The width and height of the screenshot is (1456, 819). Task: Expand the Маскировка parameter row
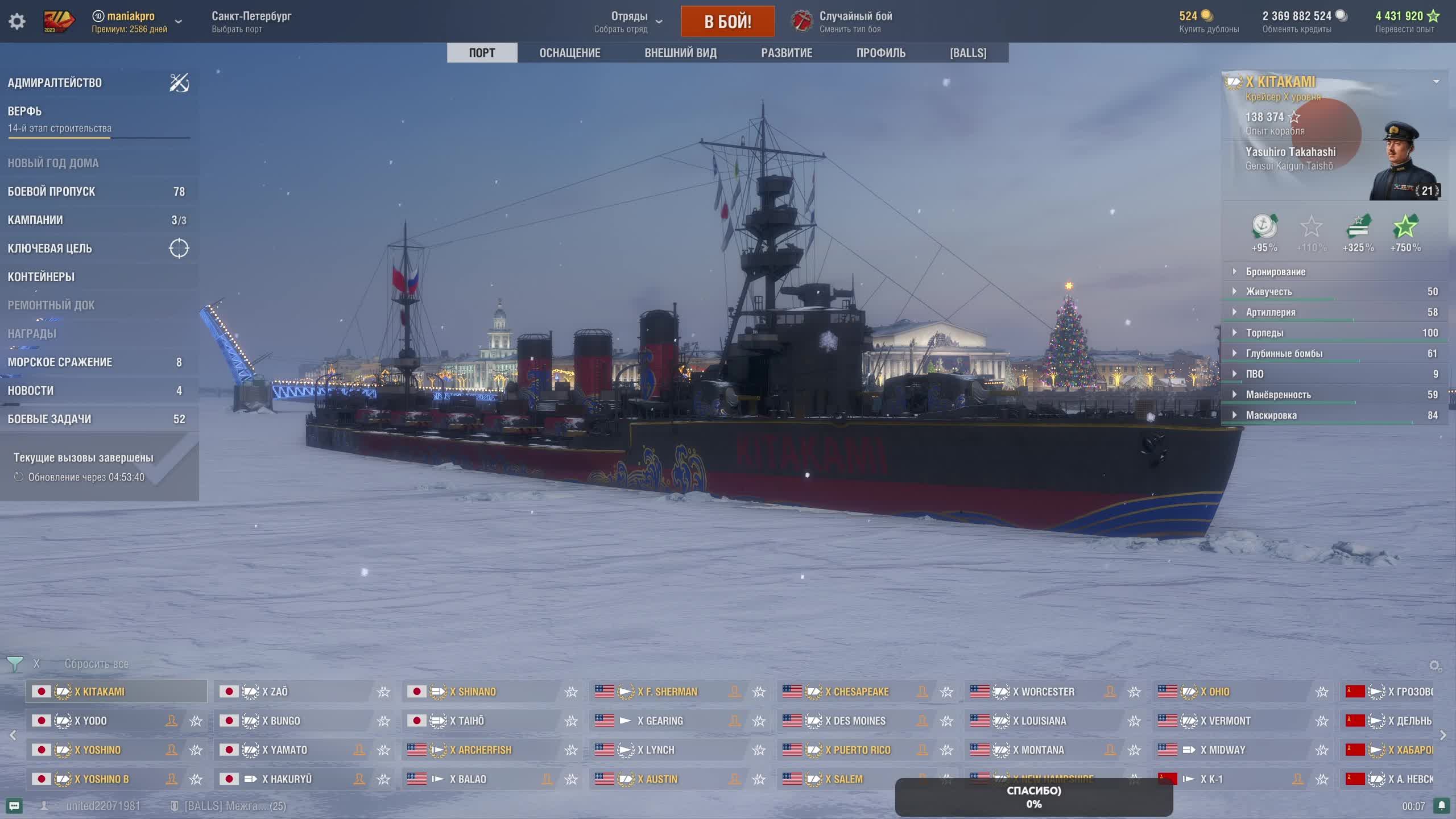pyautogui.click(x=1271, y=415)
